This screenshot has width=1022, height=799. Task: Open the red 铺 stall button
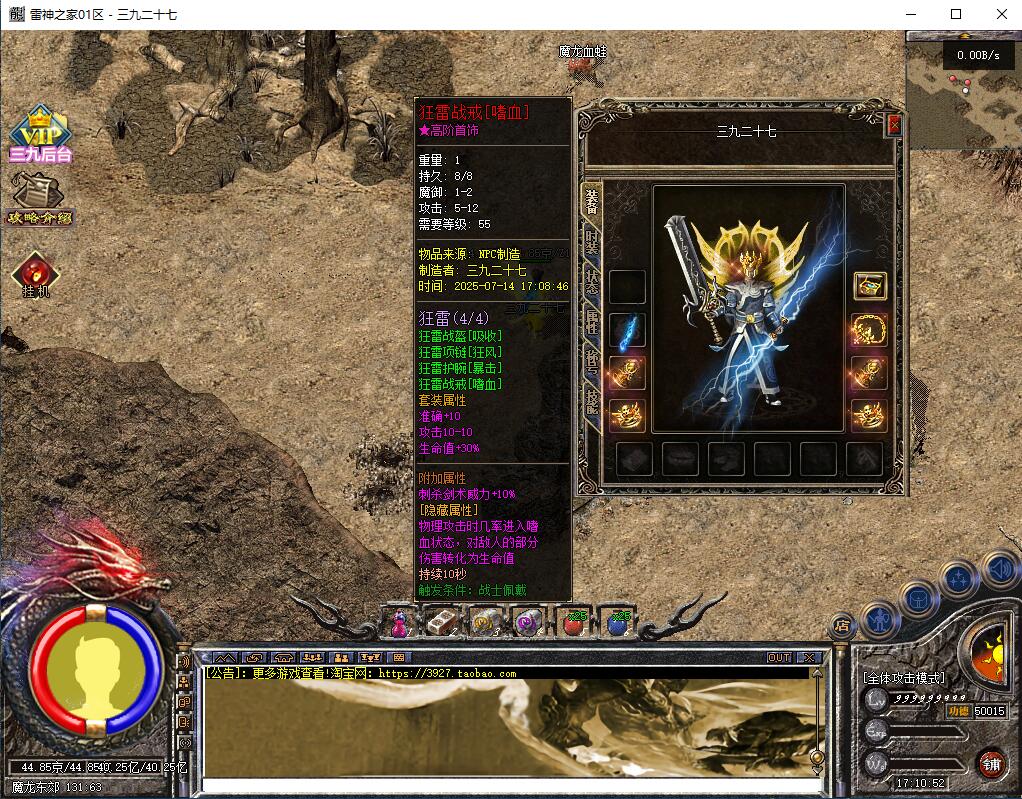(992, 765)
